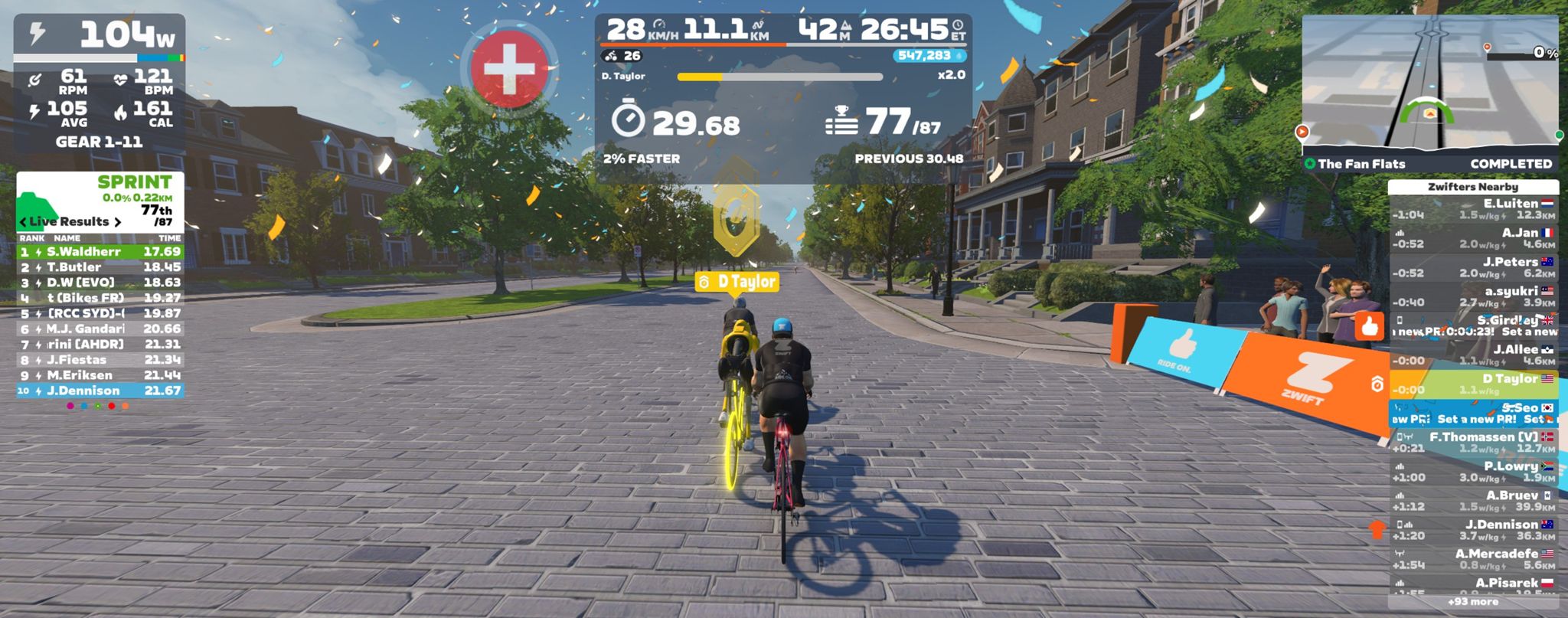This screenshot has height=618, width=1568.
Task: Activate the red cross powerup icon
Action: [509, 69]
